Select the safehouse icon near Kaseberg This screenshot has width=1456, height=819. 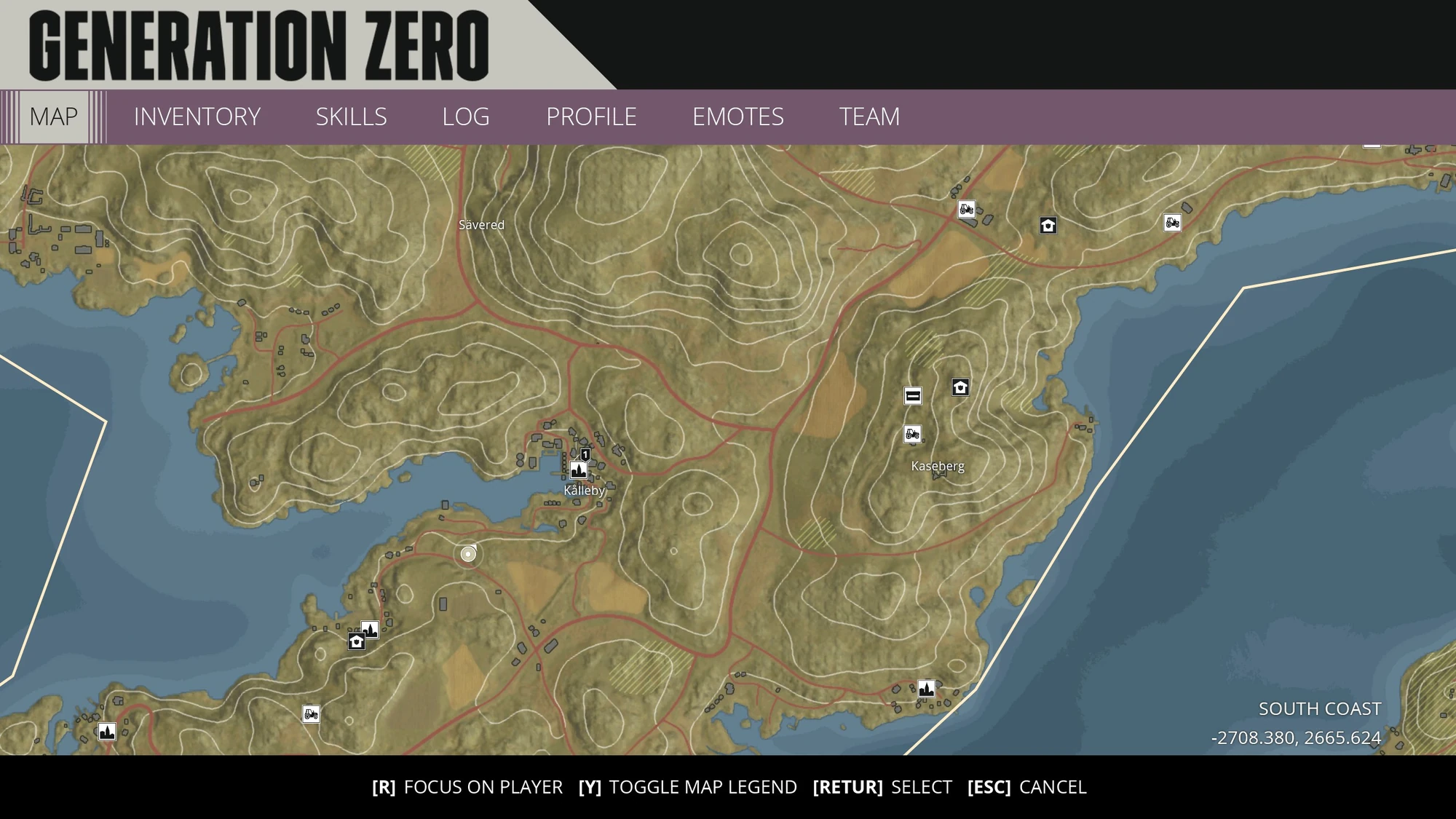point(960,389)
